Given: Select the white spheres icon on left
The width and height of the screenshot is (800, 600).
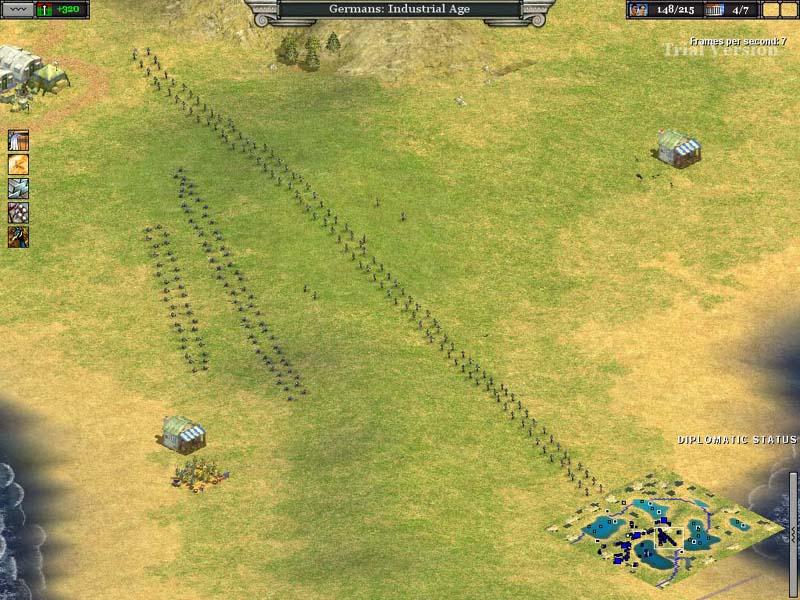Looking at the screenshot, I should pos(18,212).
